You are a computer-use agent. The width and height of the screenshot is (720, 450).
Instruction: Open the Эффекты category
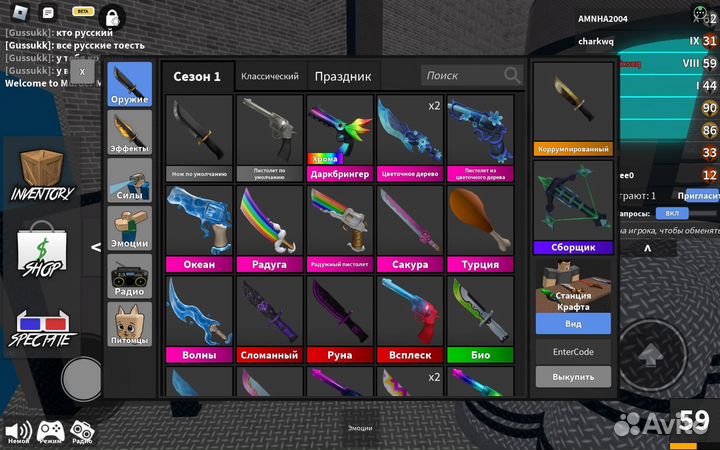130,132
